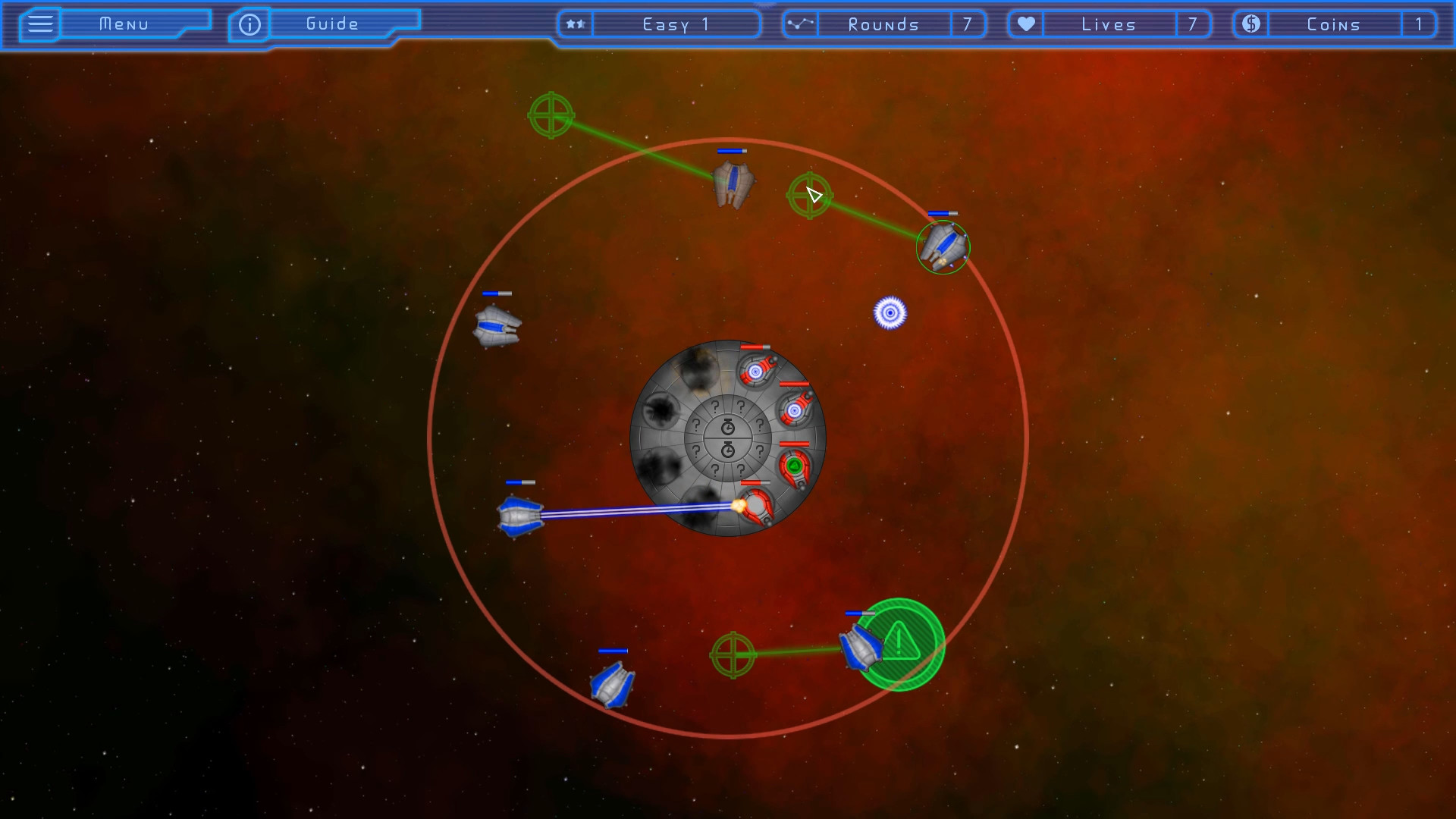Click the heart icon for Lives
The height and width of the screenshot is (819, 1456).
(1026, 24)
